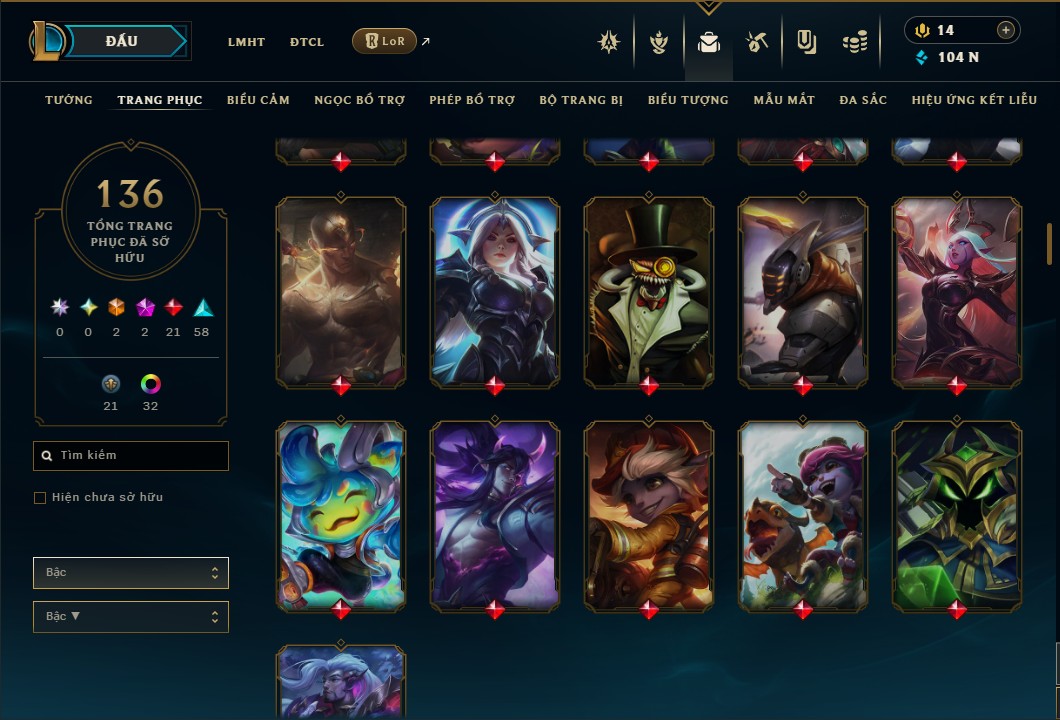Screen dimensions: 1060x720
Task: Click the plus button to buy RP
Action: (x=1006, y=31)
